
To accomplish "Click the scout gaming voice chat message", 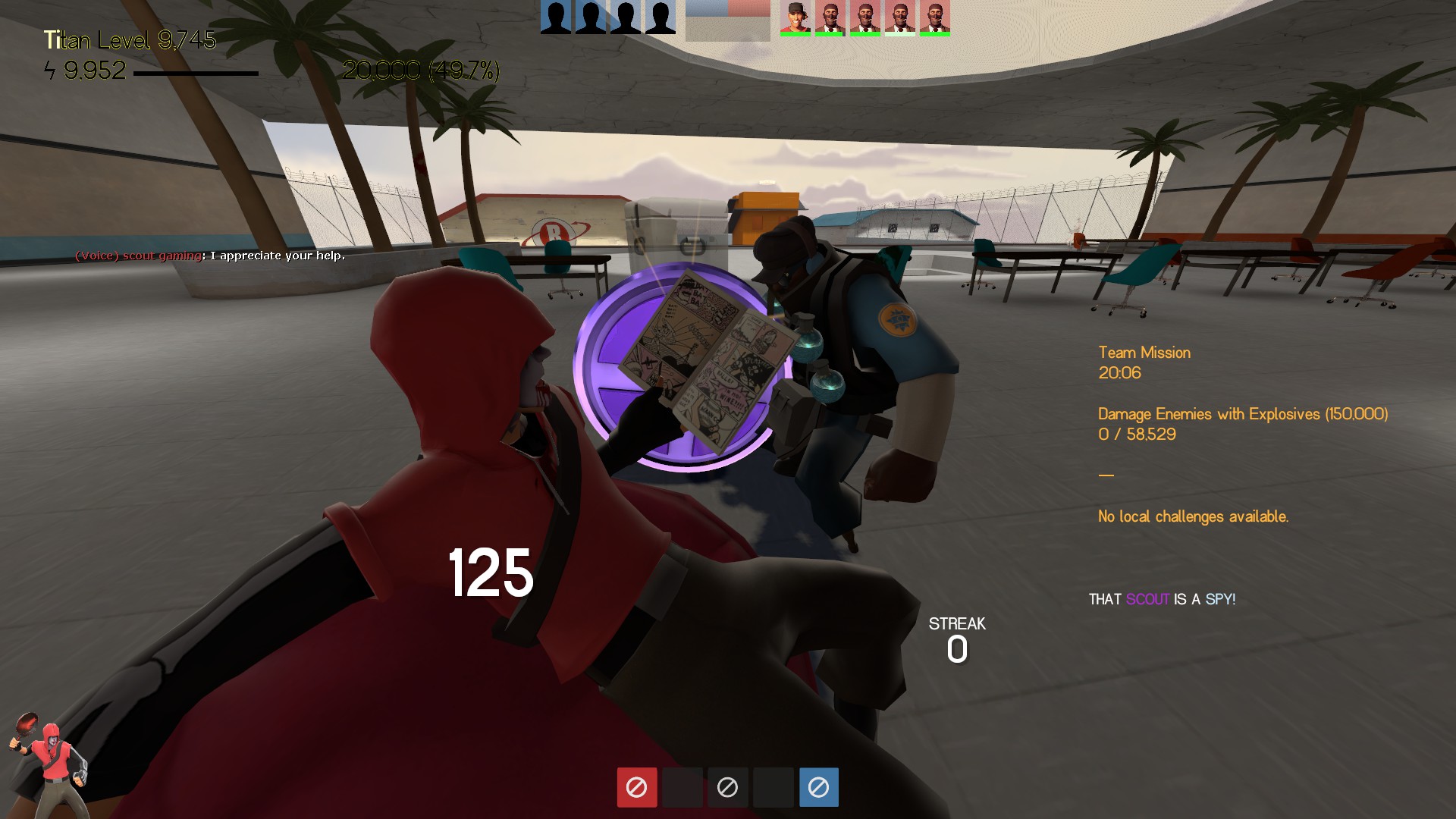I will coord(210,256).
